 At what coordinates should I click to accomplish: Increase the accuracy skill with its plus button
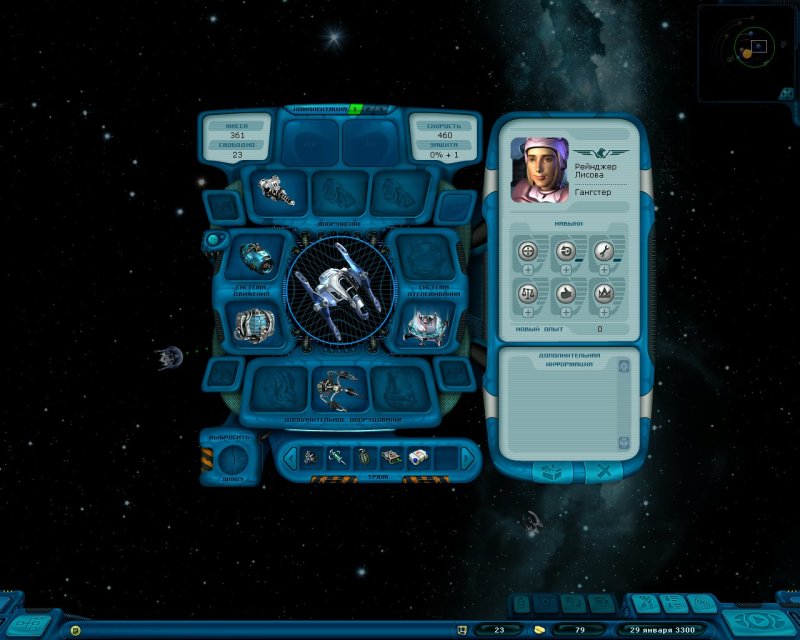[528, 270]
